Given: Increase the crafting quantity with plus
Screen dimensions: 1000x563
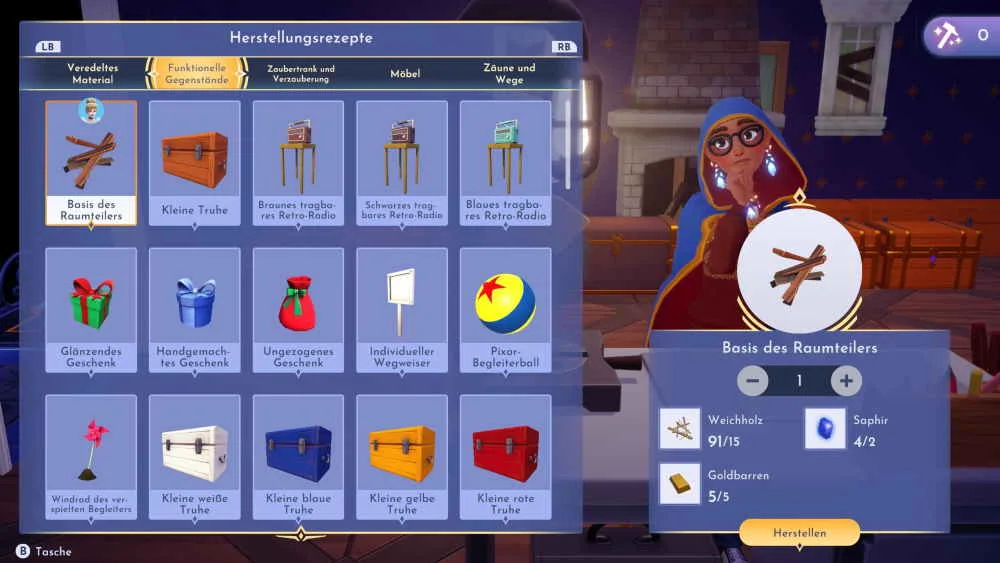Looking at the screenshot, I should point(846,381).
